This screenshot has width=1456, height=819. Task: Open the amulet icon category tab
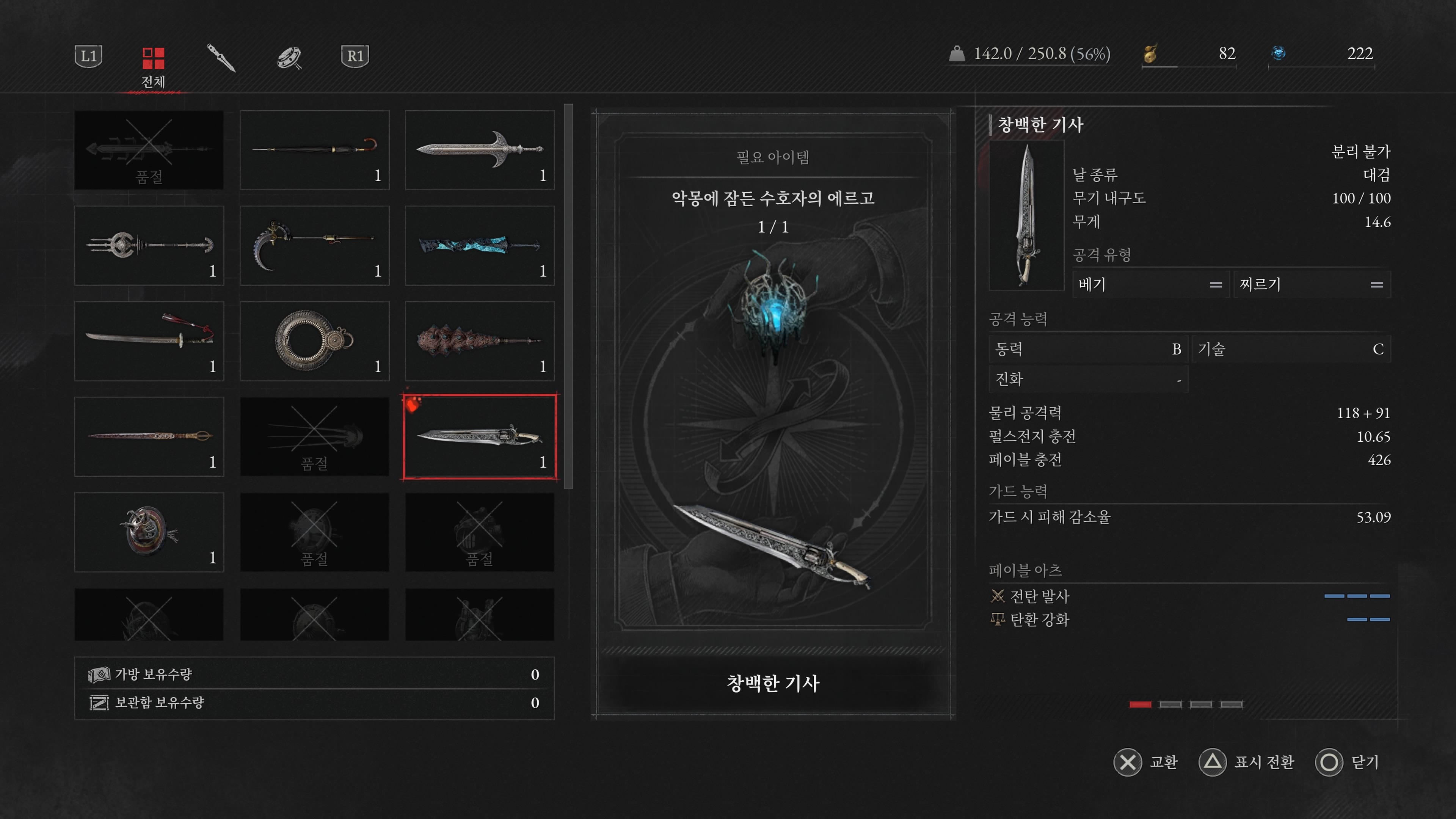coord(289,57)
